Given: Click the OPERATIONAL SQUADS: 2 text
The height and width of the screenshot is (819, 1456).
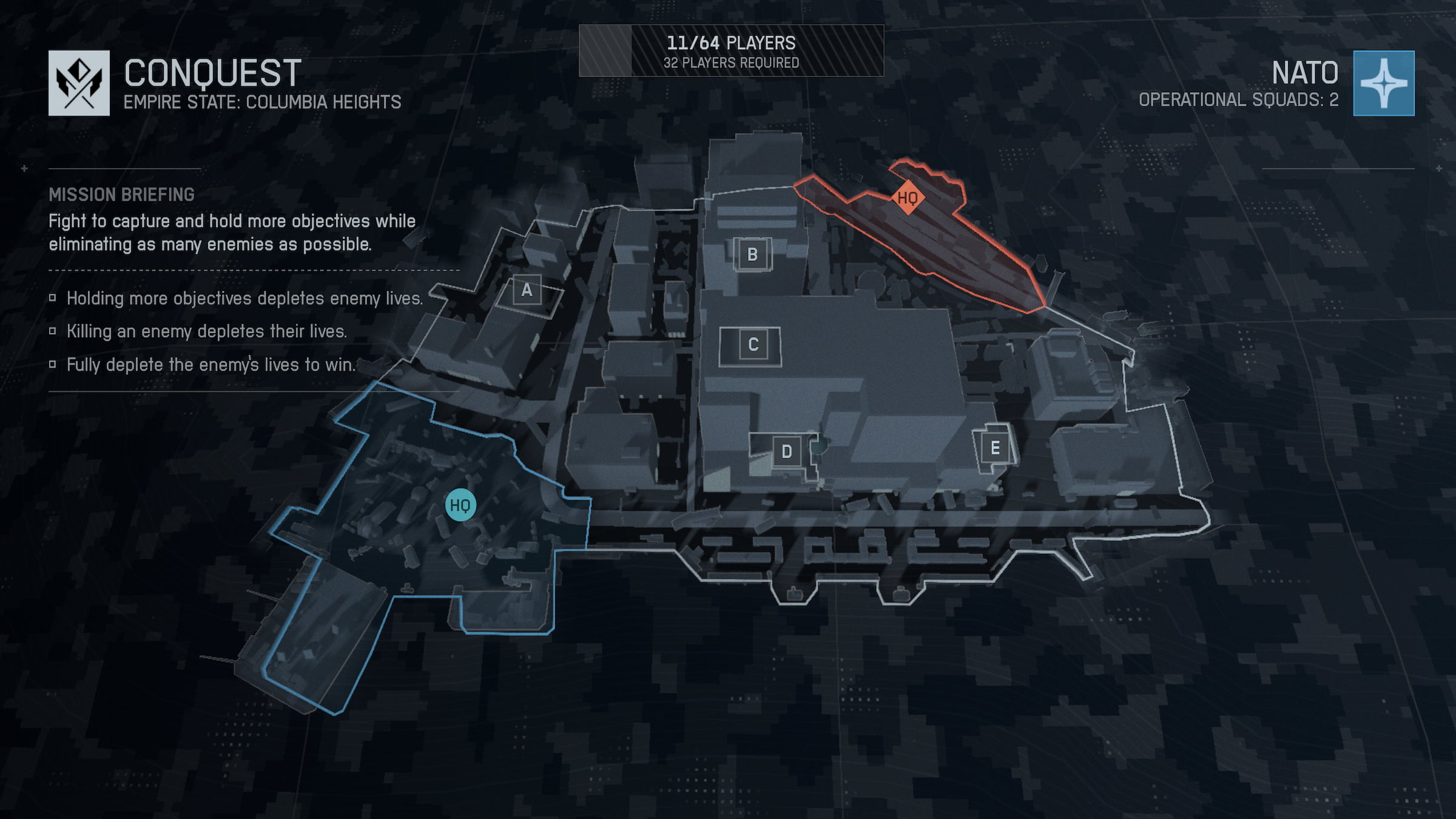Looking at the screenshot, I should click(1236, 99).
